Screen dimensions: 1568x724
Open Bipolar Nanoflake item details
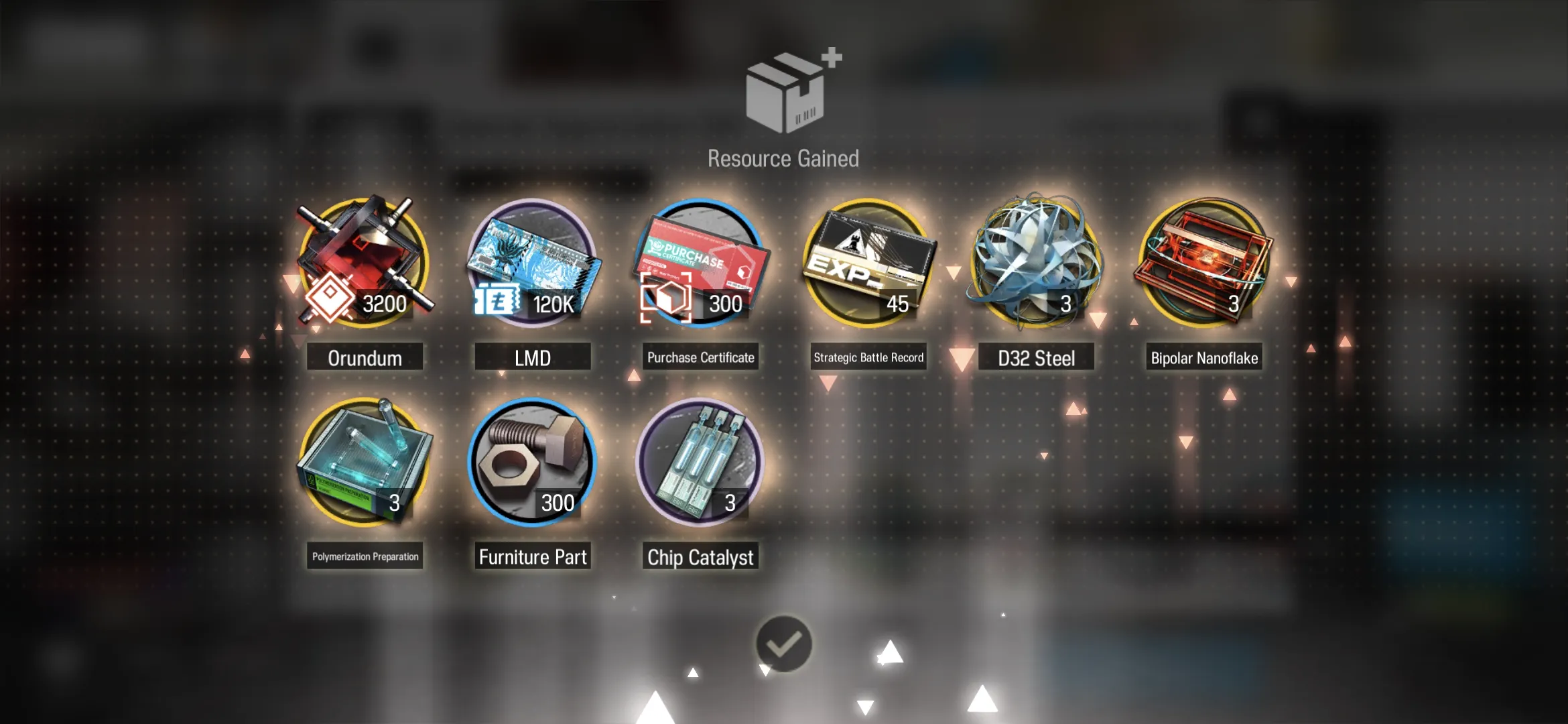[1204, 263]
